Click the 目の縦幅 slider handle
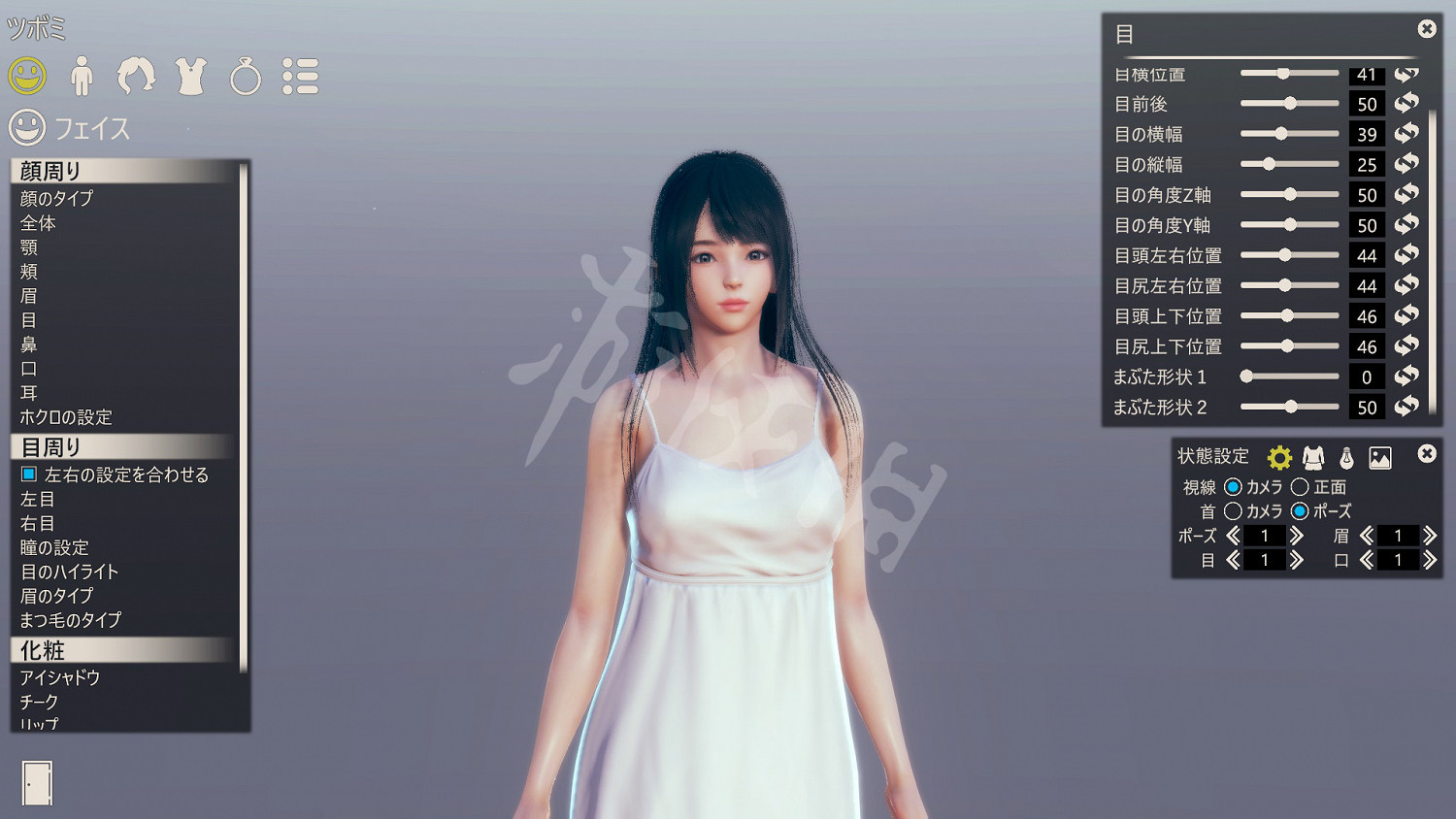 (x=1269, y=164)
